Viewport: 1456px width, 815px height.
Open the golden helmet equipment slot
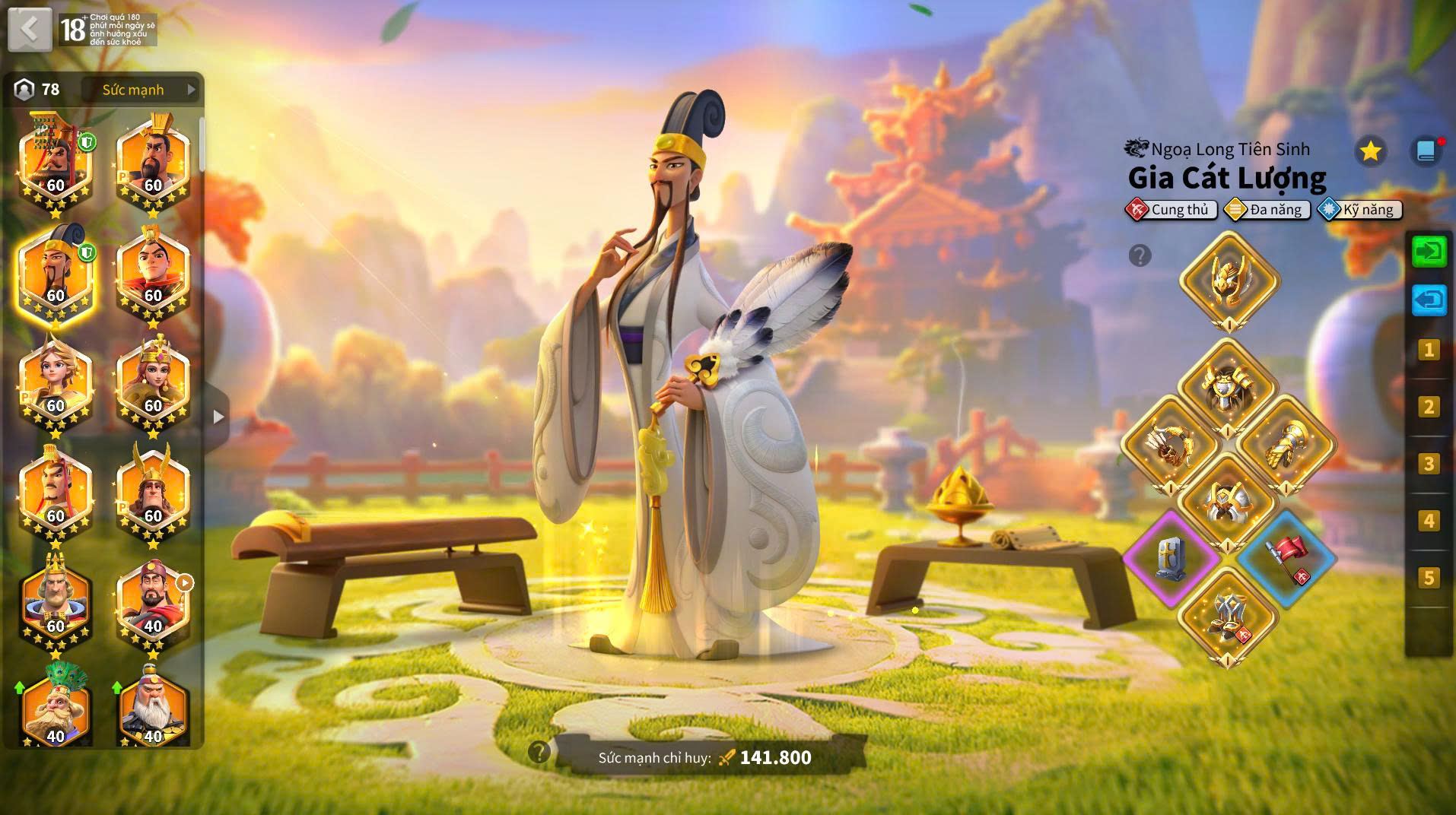click(x=1229, y=279)
